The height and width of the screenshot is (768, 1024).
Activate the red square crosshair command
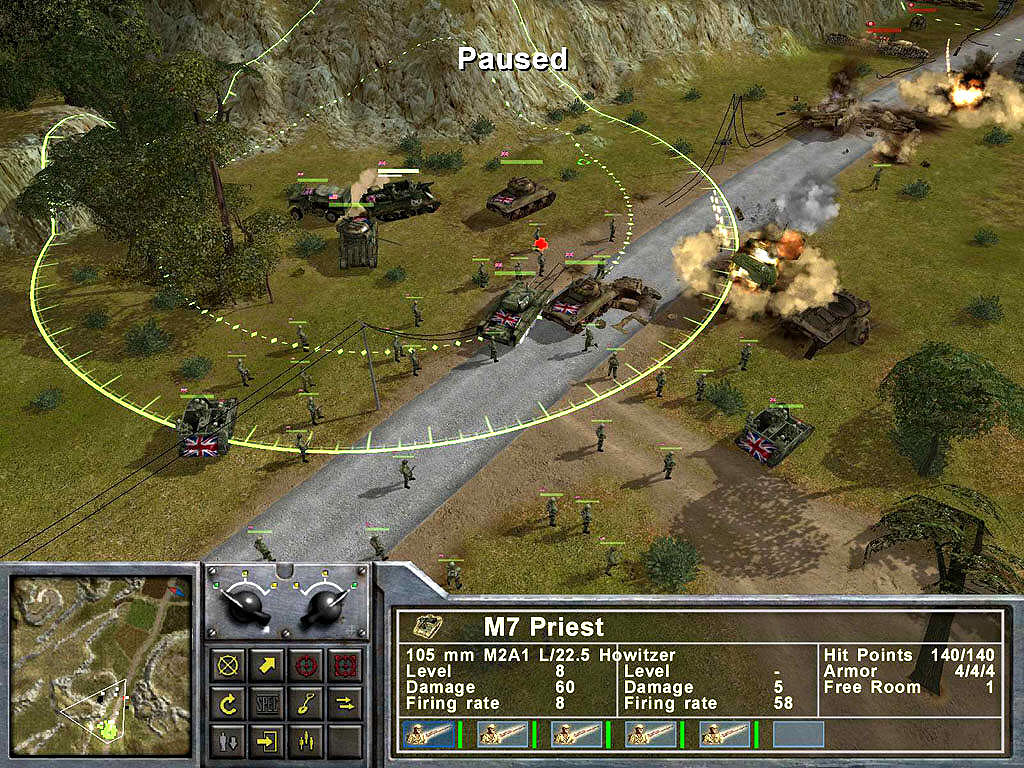pyautogui.click(x=344, y=665)
